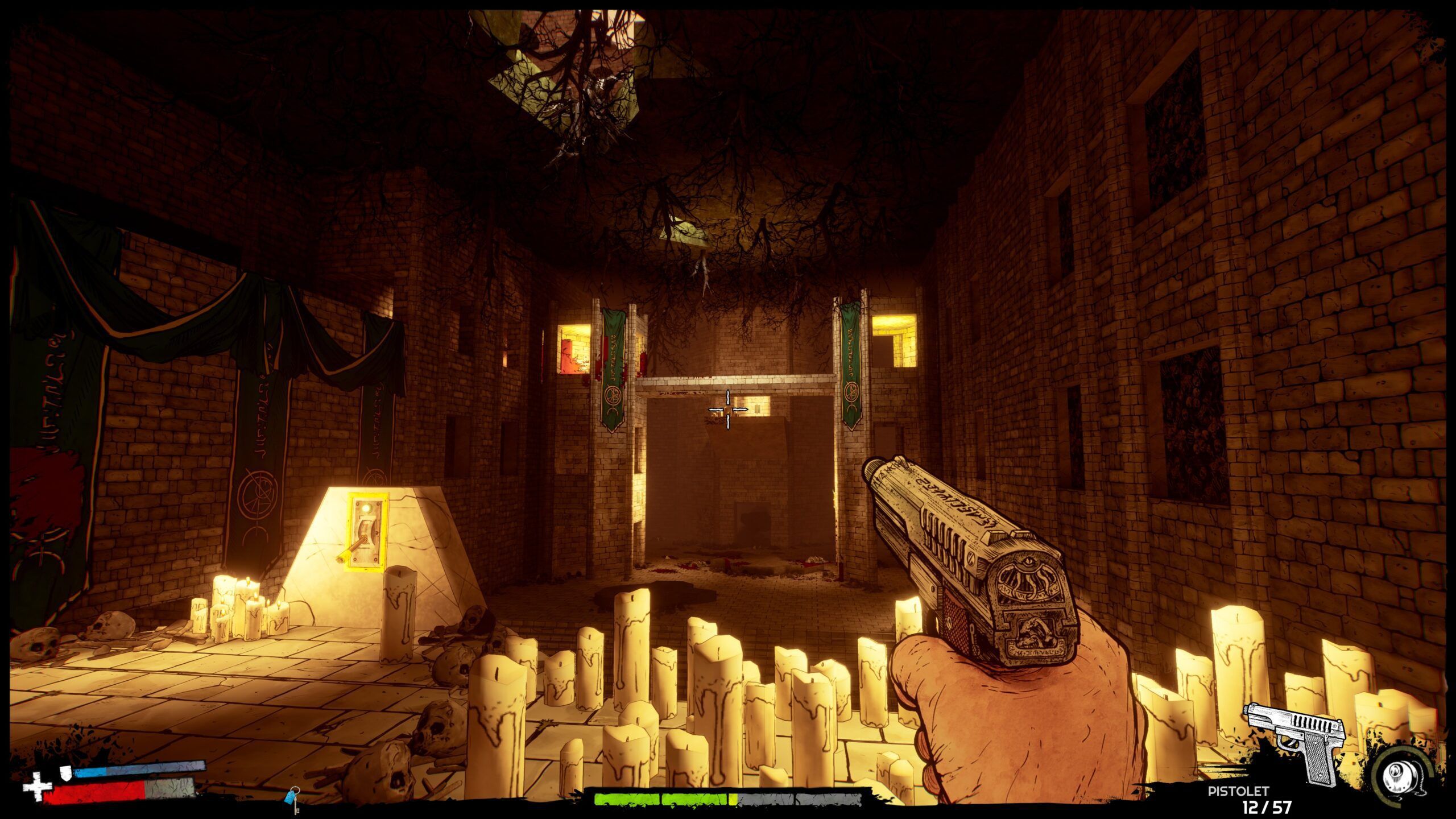Click the white armor shield icon
Viewport: 1456px width, 819px height.
[67, 772]
